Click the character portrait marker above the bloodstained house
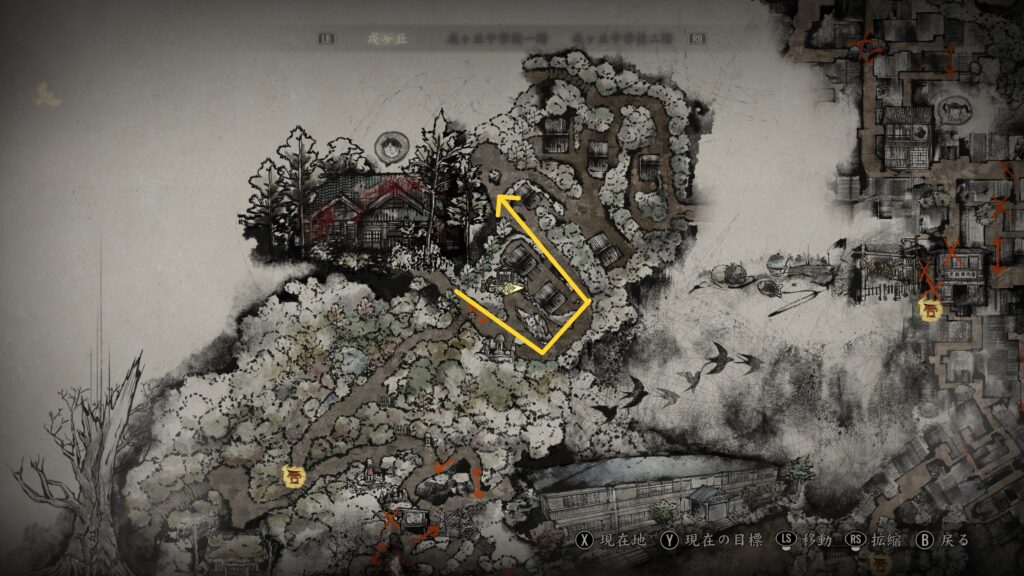Image resolution: width=1024 pixels, height=576 pixels. 389,150
